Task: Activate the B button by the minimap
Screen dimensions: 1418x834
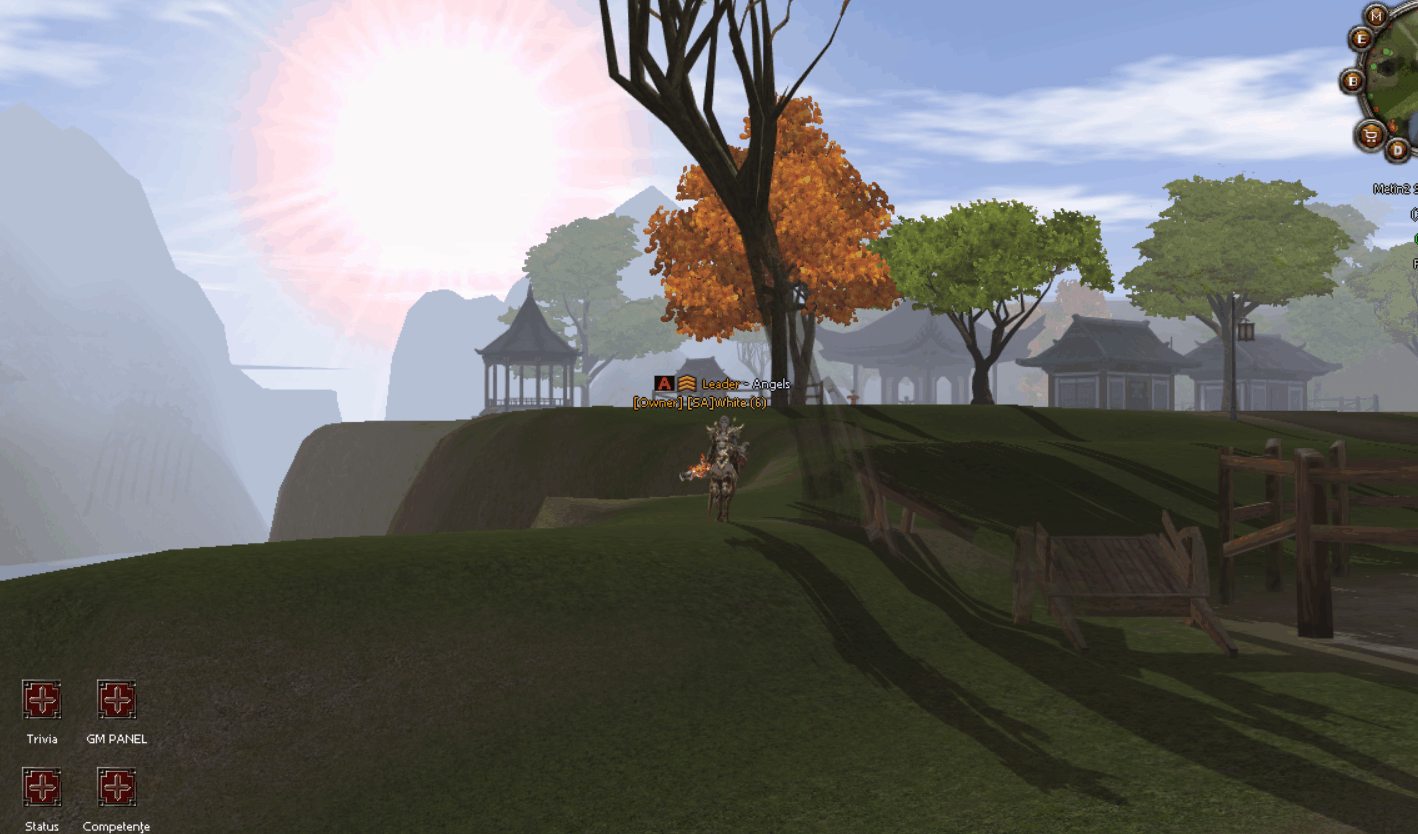Action: (x=1353, y=81)
